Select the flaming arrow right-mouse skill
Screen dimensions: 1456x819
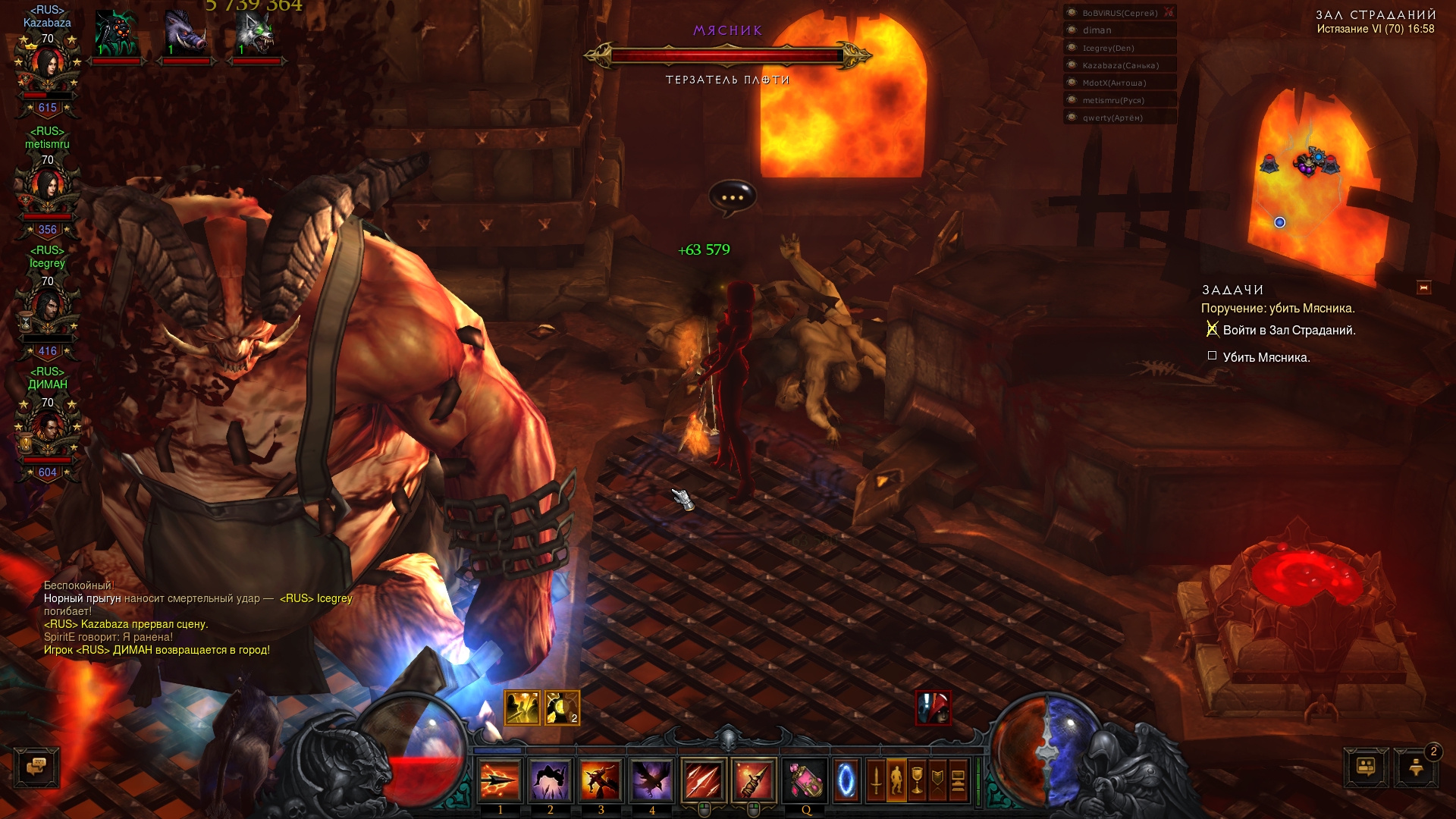[x=754, y=780]
